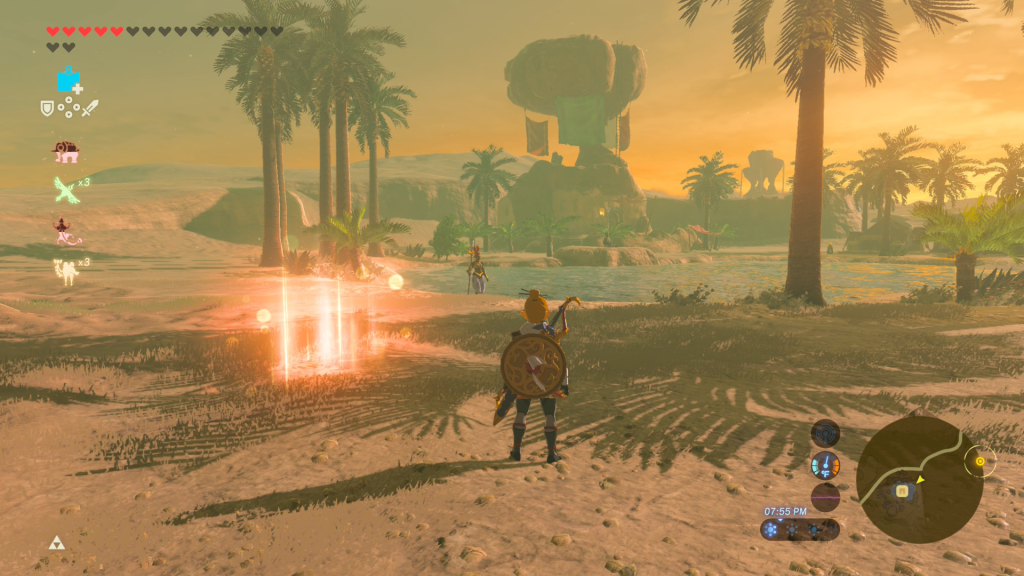
Task: Activate the green bird ability icon
Action: coord(66,189)
